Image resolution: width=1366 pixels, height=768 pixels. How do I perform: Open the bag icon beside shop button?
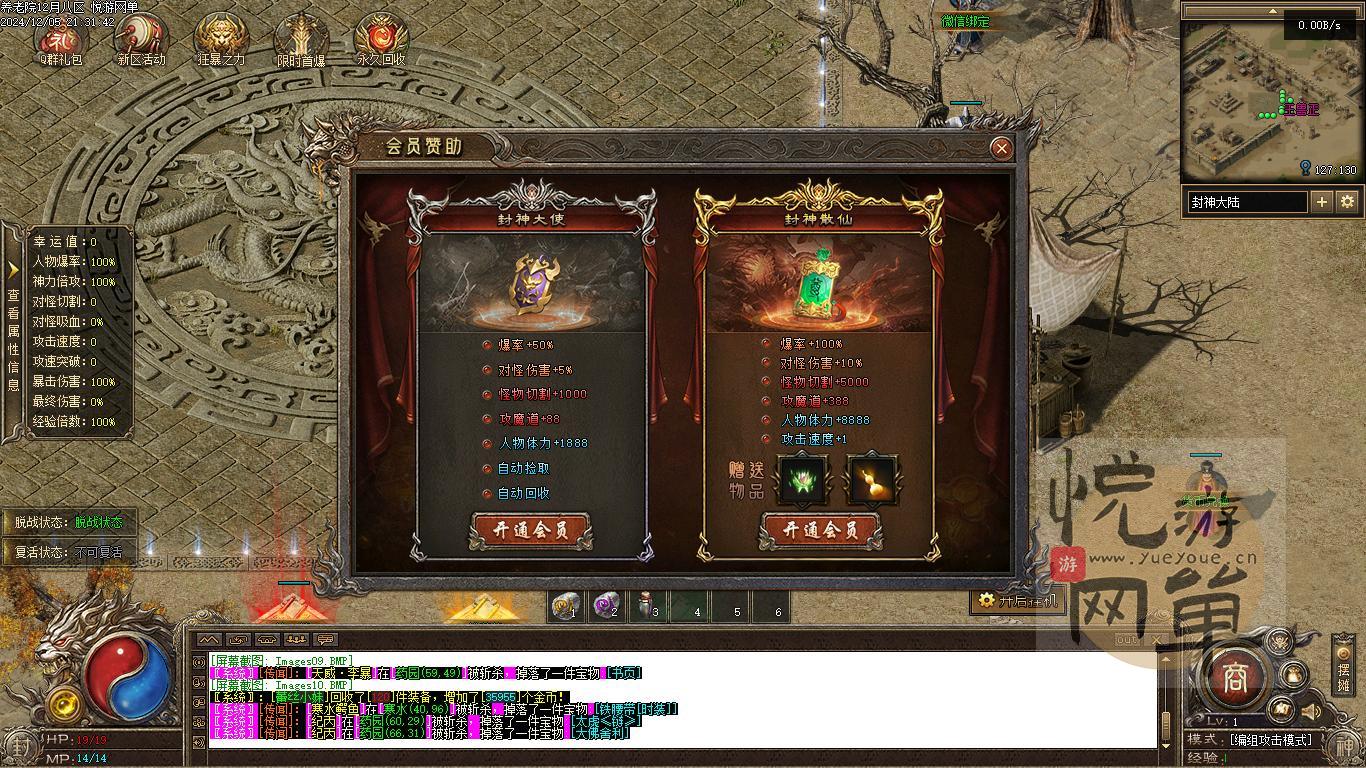pos(1293,675)
